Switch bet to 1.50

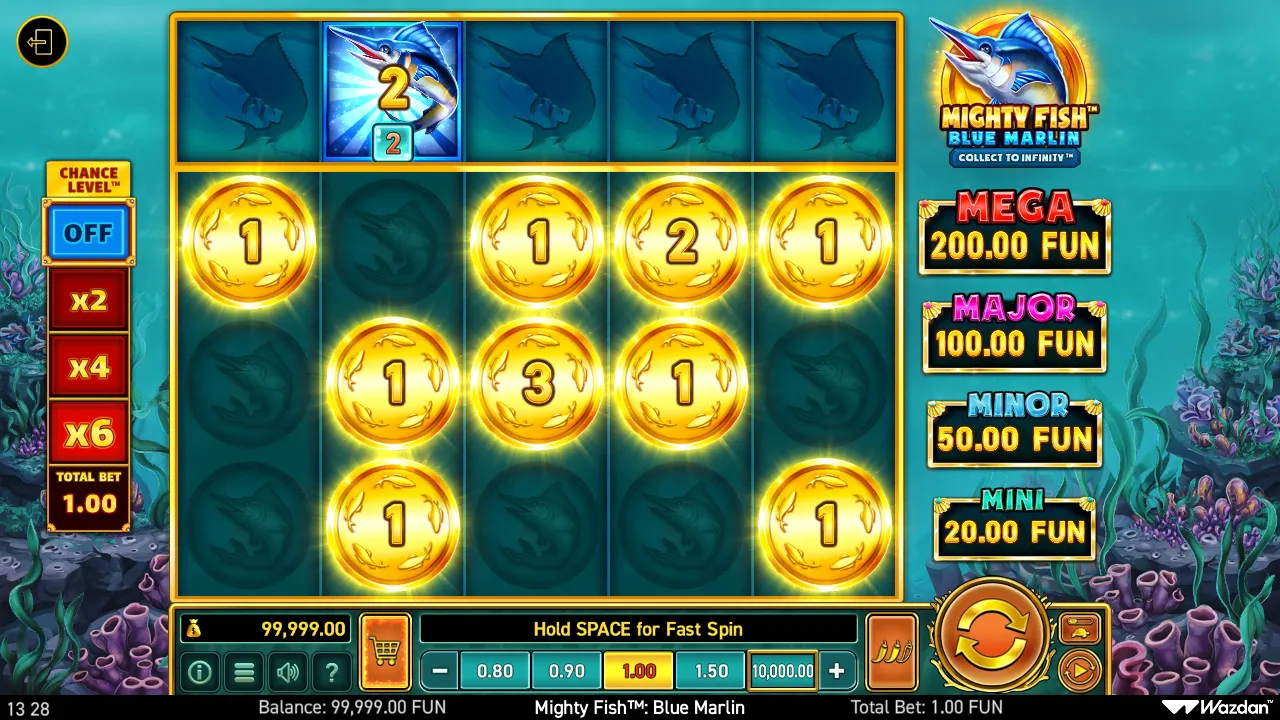click(709, 671)
